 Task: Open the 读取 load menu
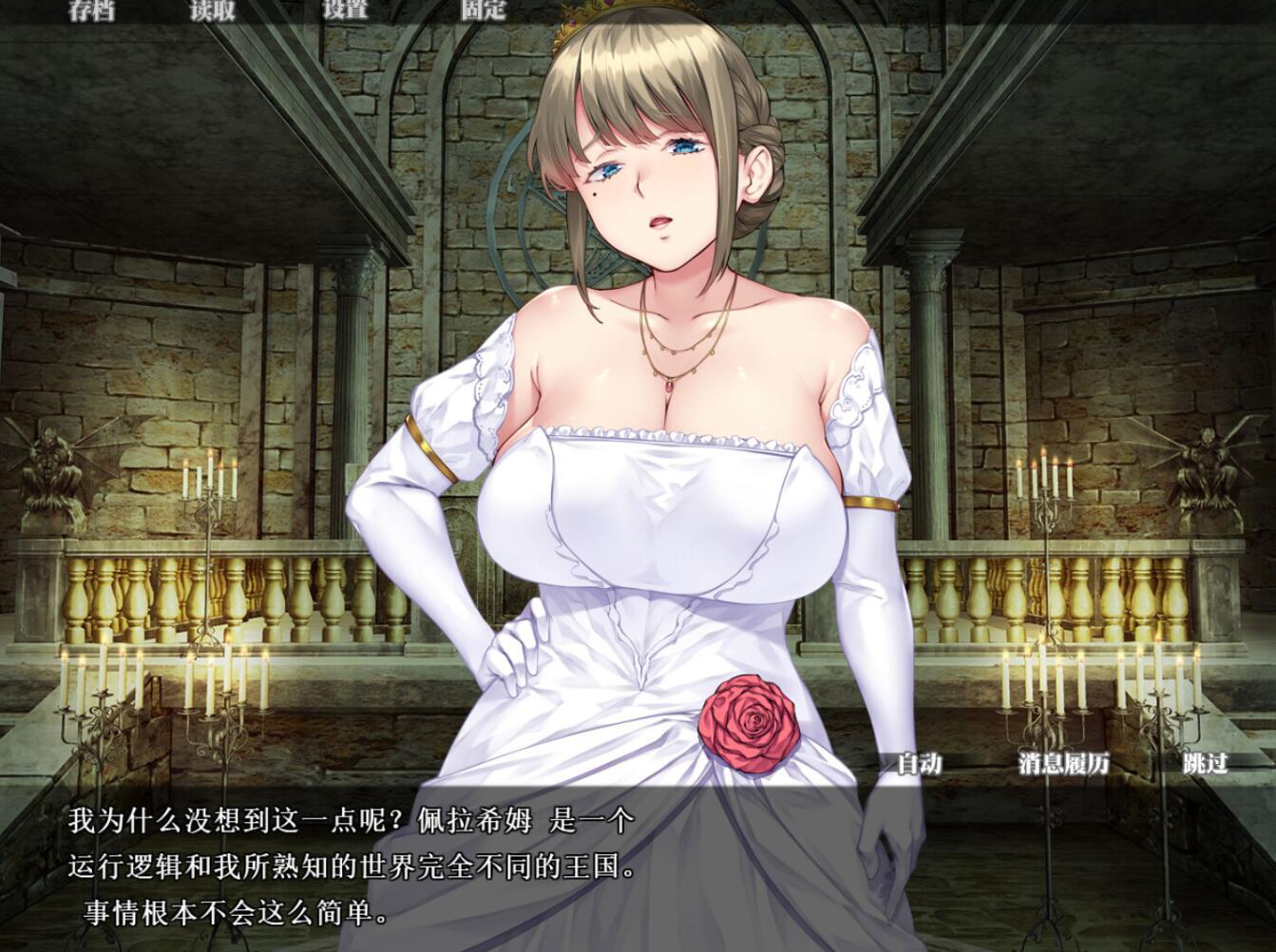tap(211, 10)
